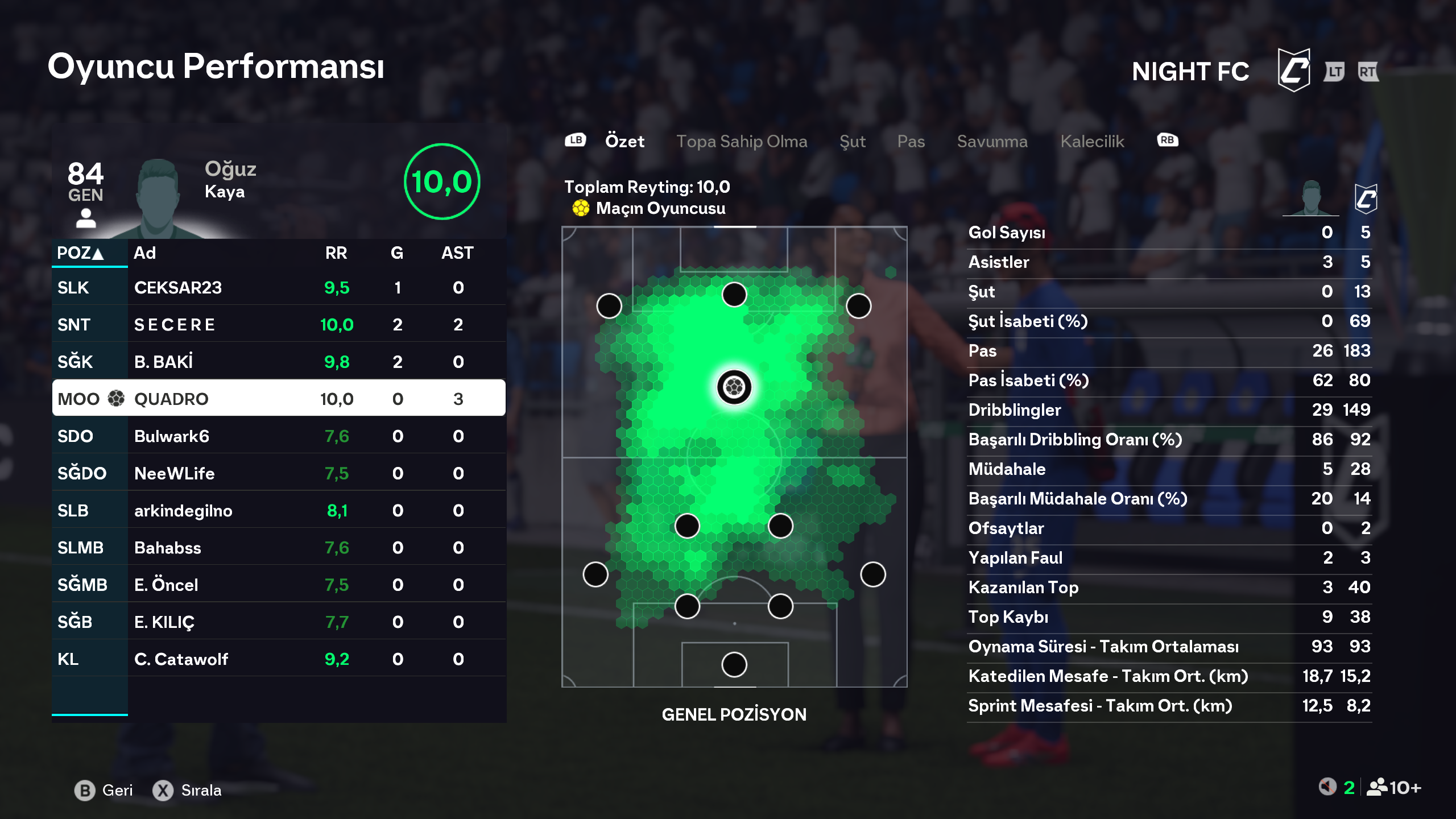
Task: Choose the S E C E R E player row
Action: tap(279, 325)
